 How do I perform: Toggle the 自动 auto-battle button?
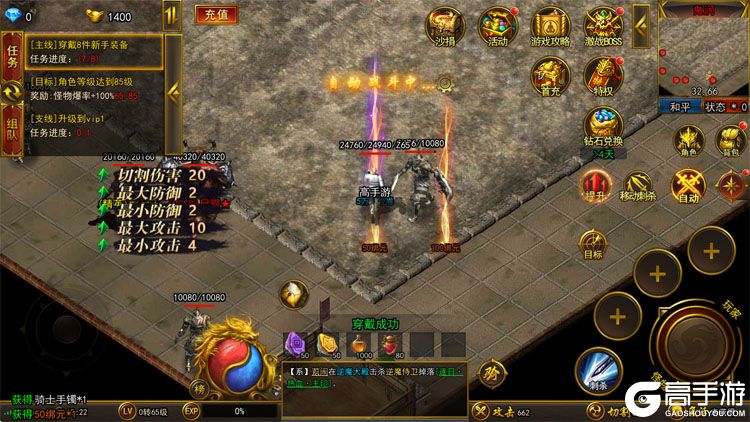689,187
